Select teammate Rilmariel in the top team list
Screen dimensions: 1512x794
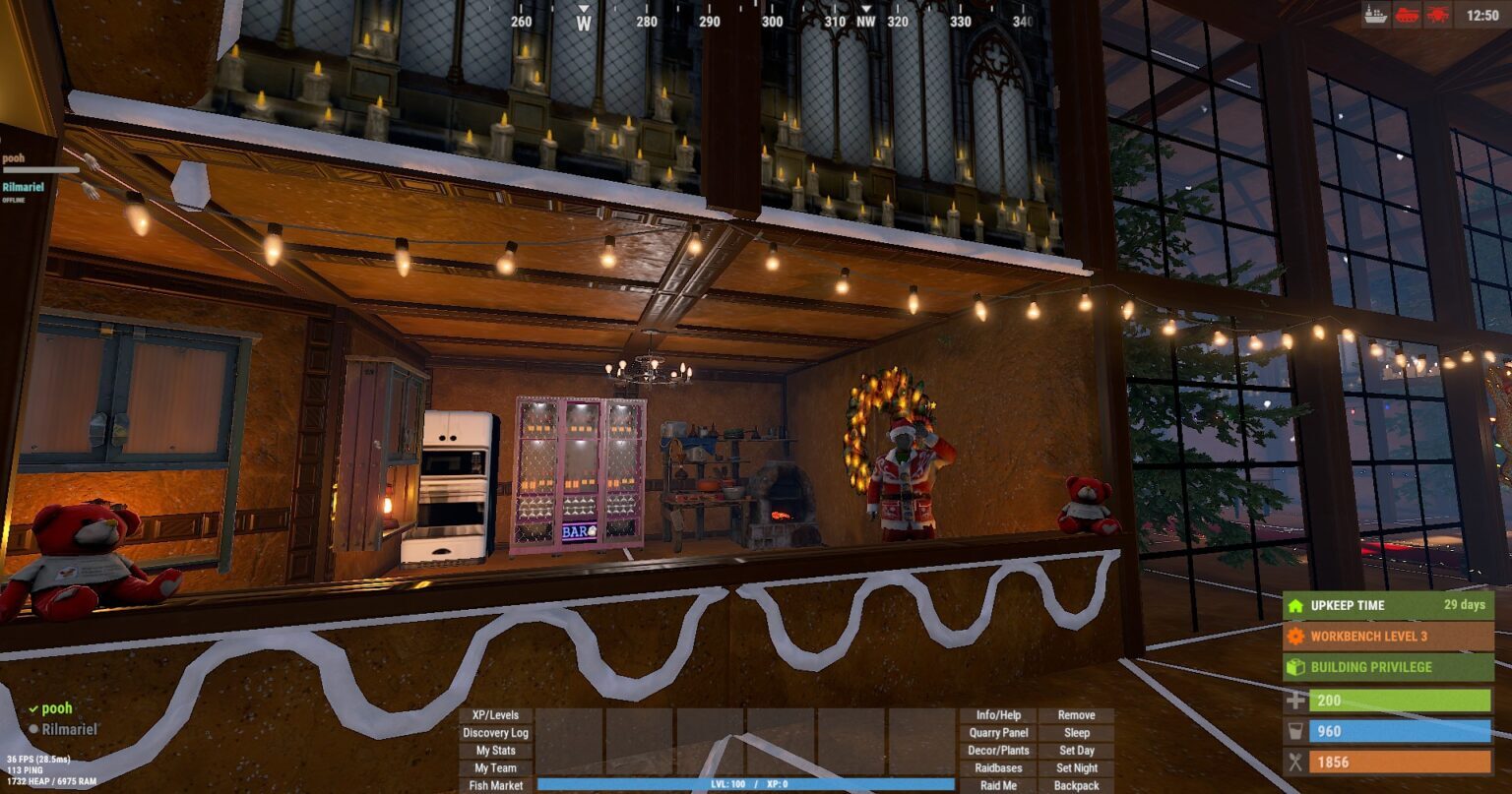(23, 188)
